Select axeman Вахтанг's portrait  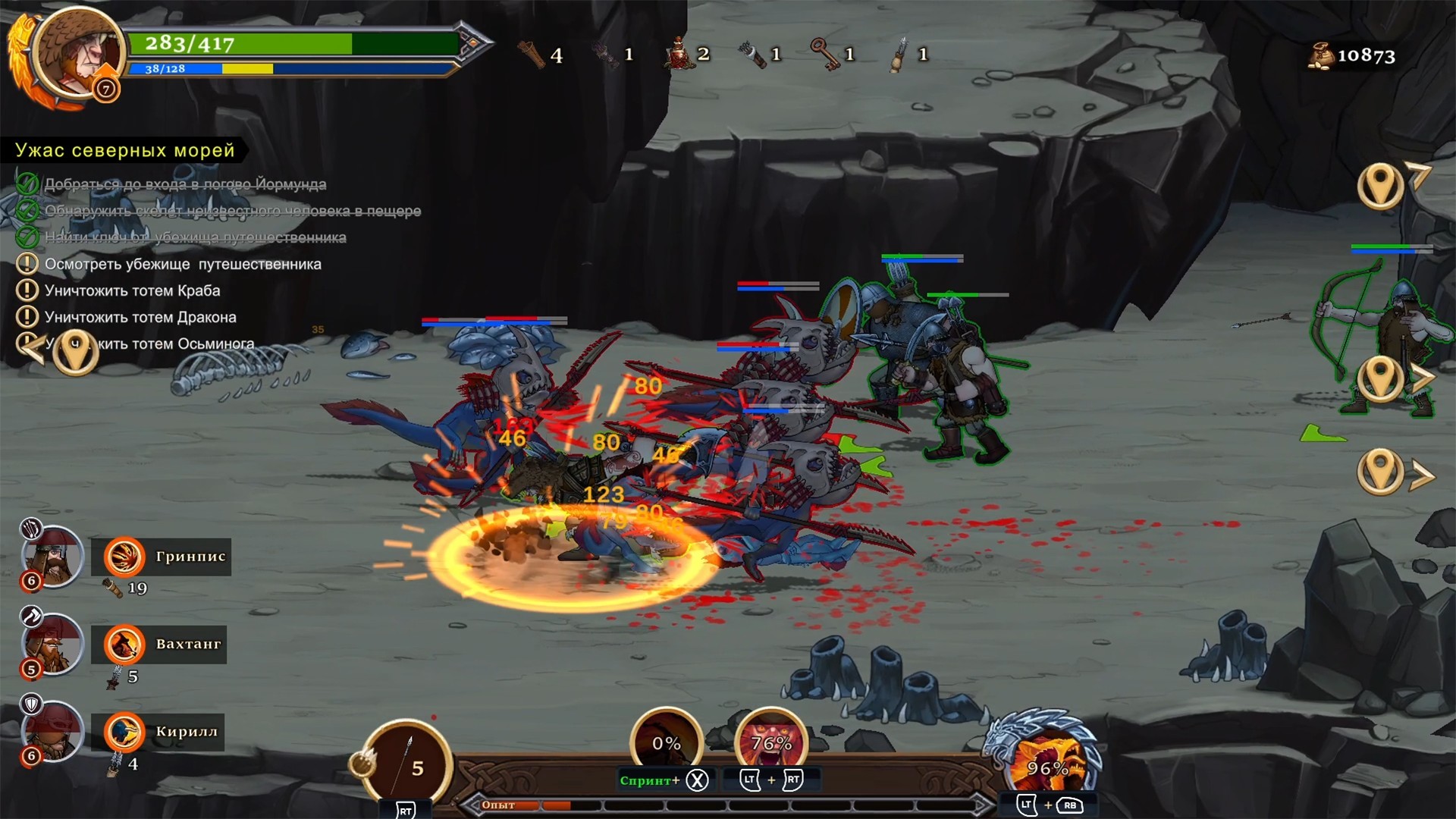pos(52,644)
